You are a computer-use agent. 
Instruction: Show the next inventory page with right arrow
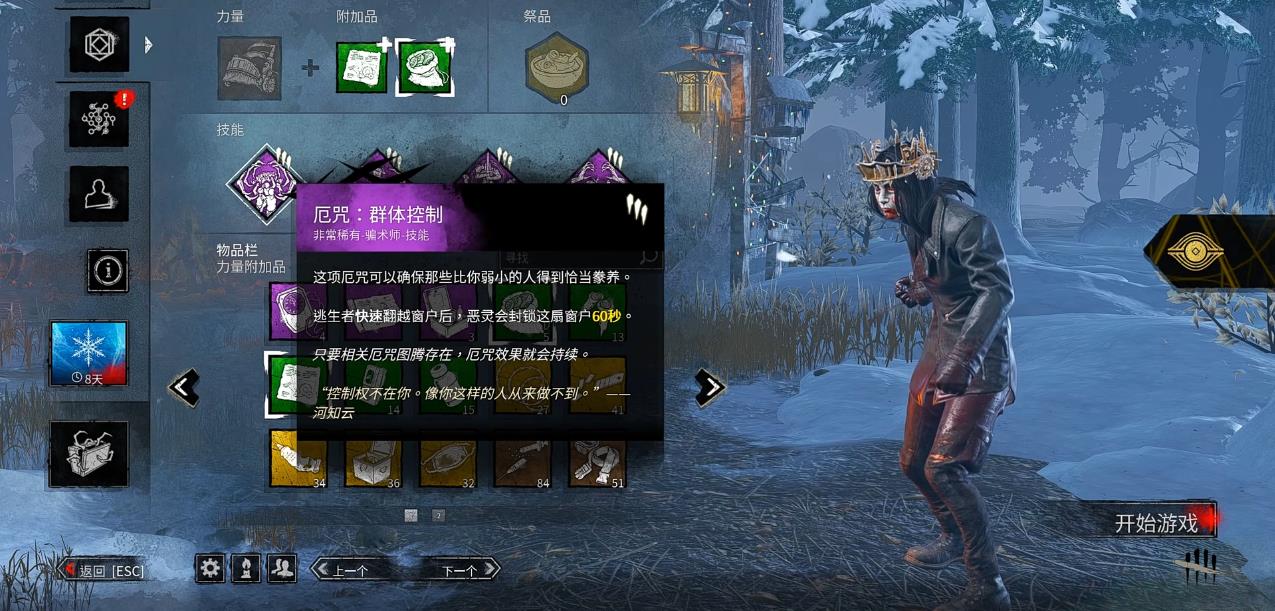pyautogui.click(x=709, y=388)
